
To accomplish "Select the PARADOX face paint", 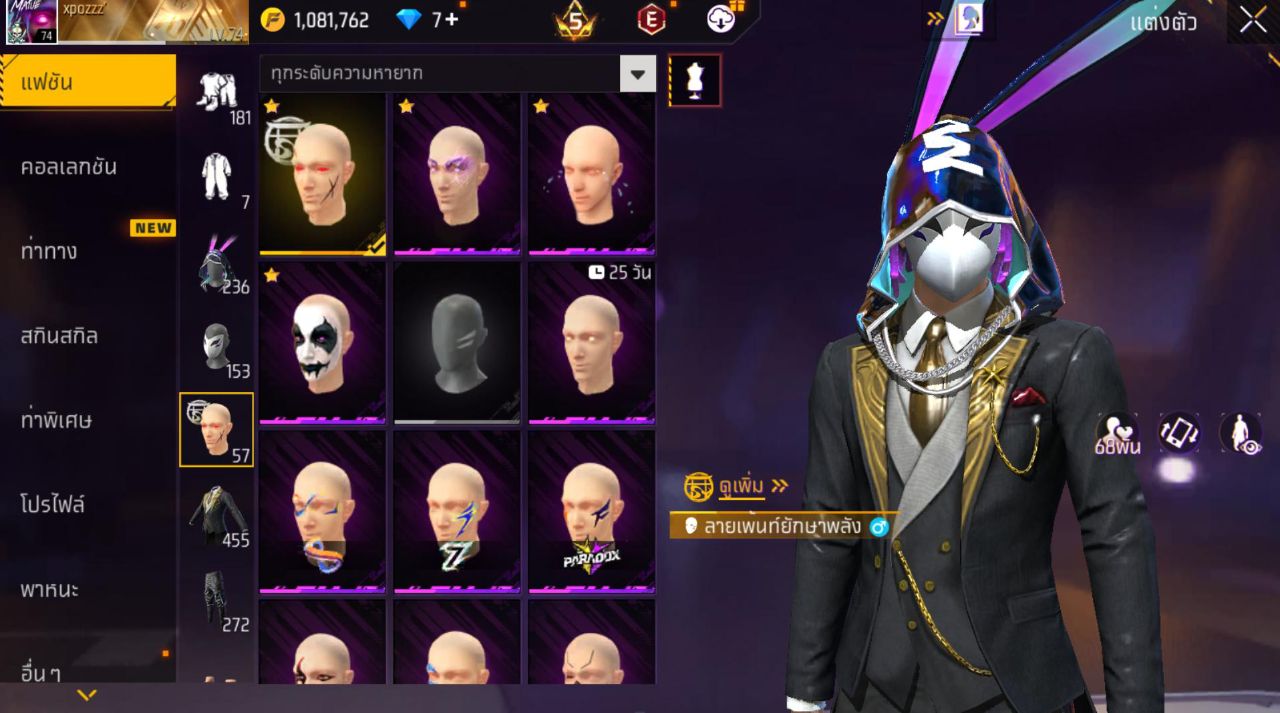I will point(591,512).
